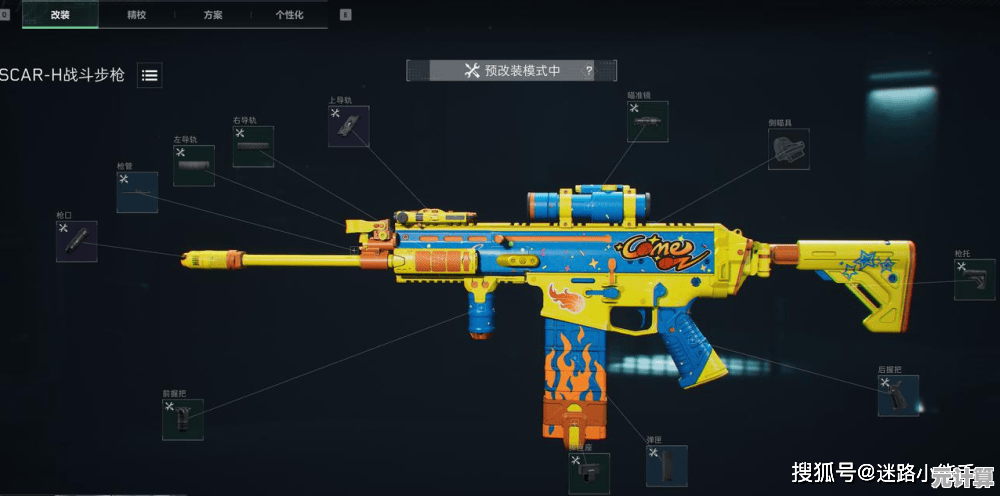This screenshot has height=496, width=1000.
Task: Select the 右导轨 right rail slot
Action: 253,146
